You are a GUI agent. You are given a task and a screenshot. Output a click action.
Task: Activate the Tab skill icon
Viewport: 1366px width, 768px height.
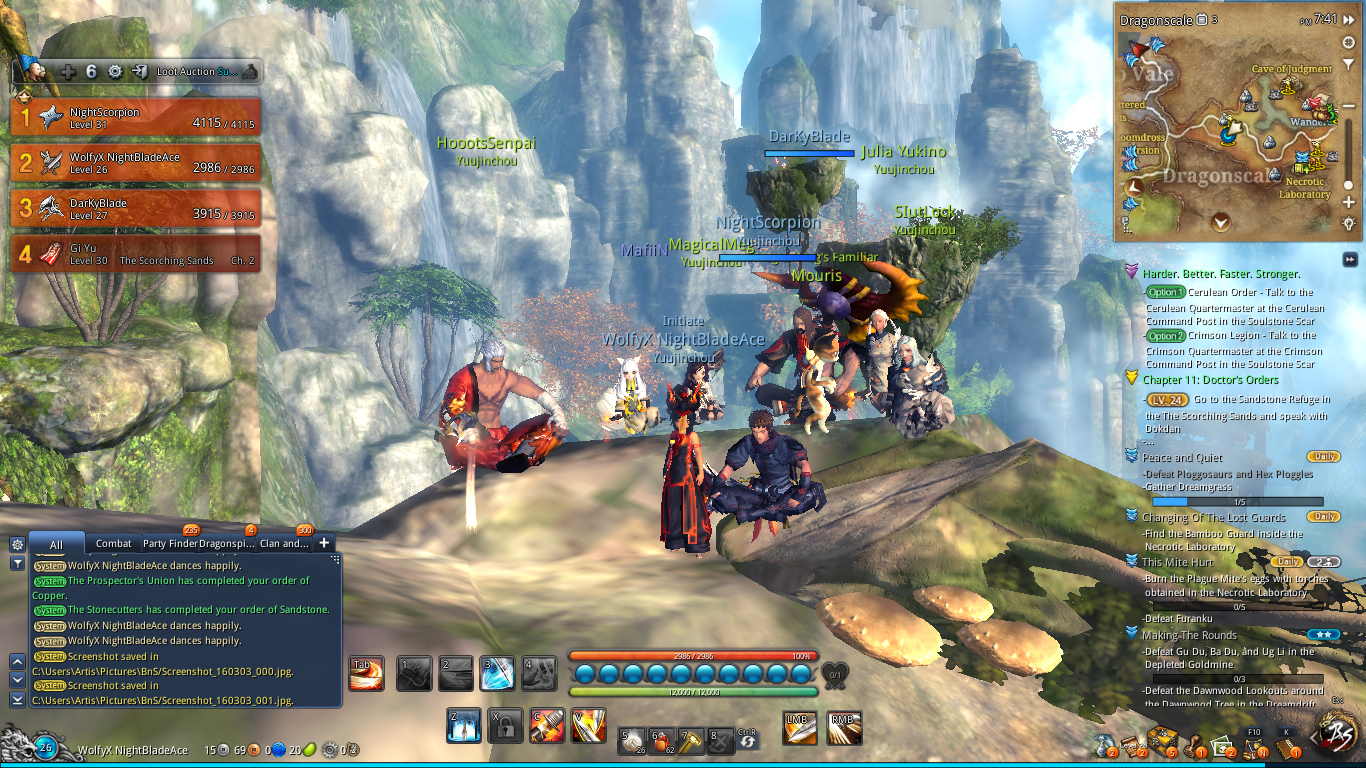pyautogui.click(x=366, y=673)
